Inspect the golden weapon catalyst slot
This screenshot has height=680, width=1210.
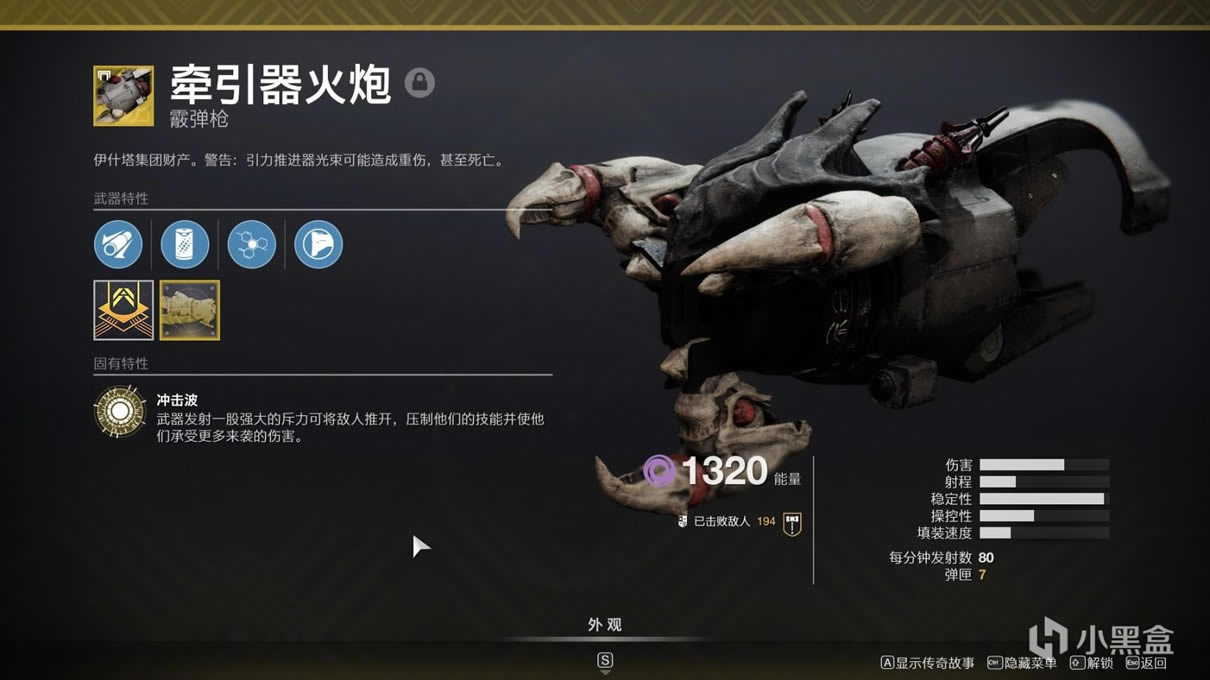190,310
